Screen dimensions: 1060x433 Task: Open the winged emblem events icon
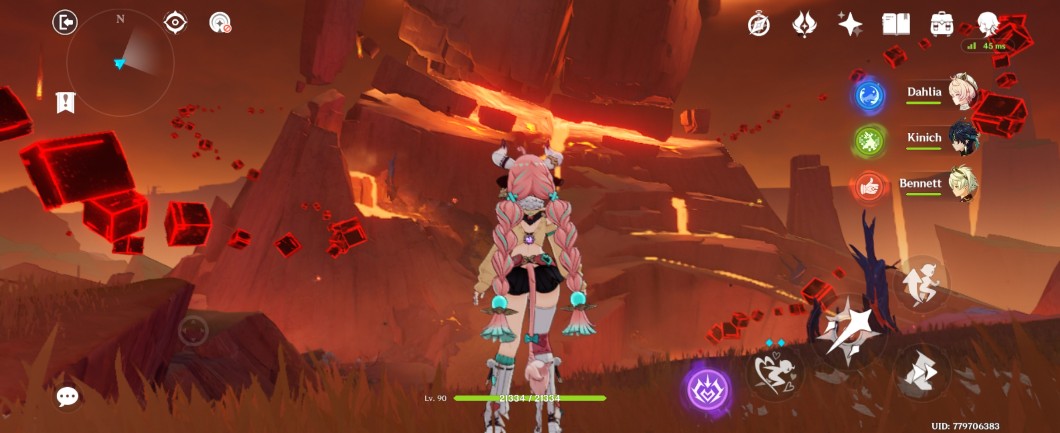click(804, 25)
